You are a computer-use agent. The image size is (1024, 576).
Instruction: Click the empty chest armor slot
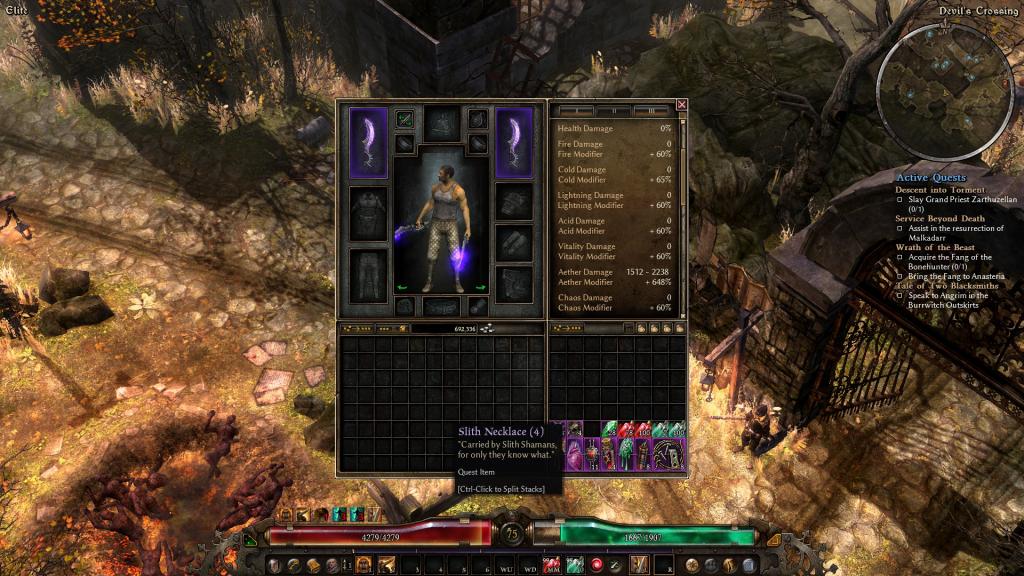coord(368,213)
